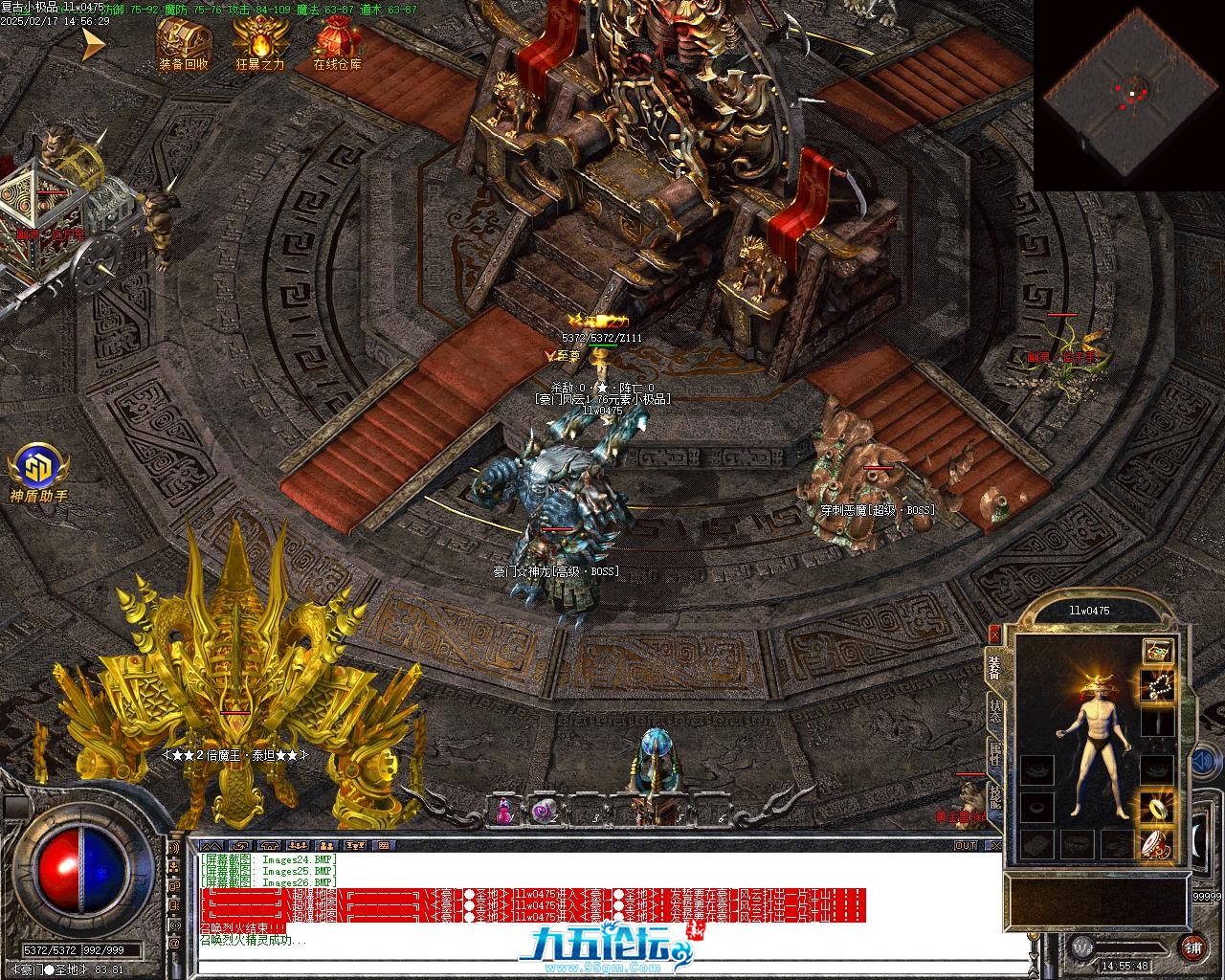Click the minimap in the corner
This screenshot has height=980, width=1225.
pos(1129,94)
